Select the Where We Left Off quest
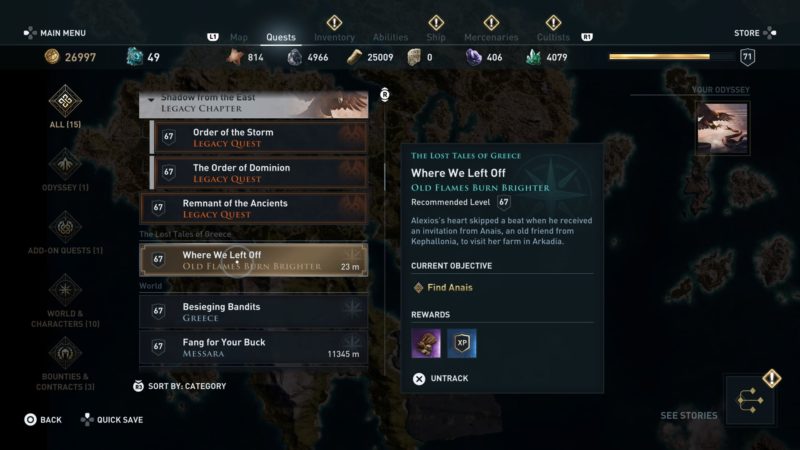The width and height of the screenshot is (800, 450). (253, 260)
